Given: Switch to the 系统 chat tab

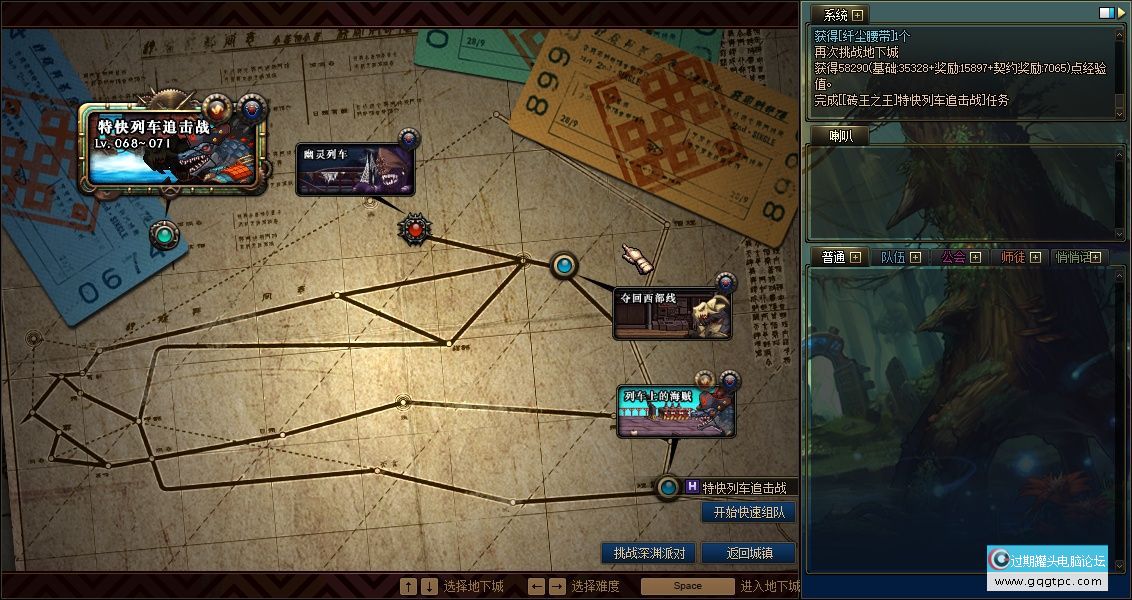Looking at the screenshot, I should pos(835,14).
